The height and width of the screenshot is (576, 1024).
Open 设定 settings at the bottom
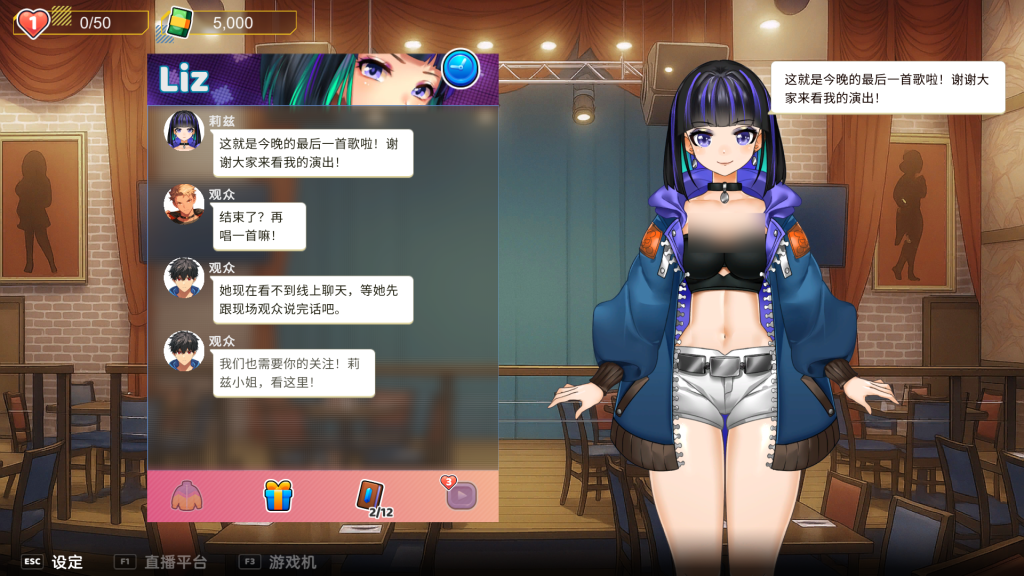pos(67,562)
